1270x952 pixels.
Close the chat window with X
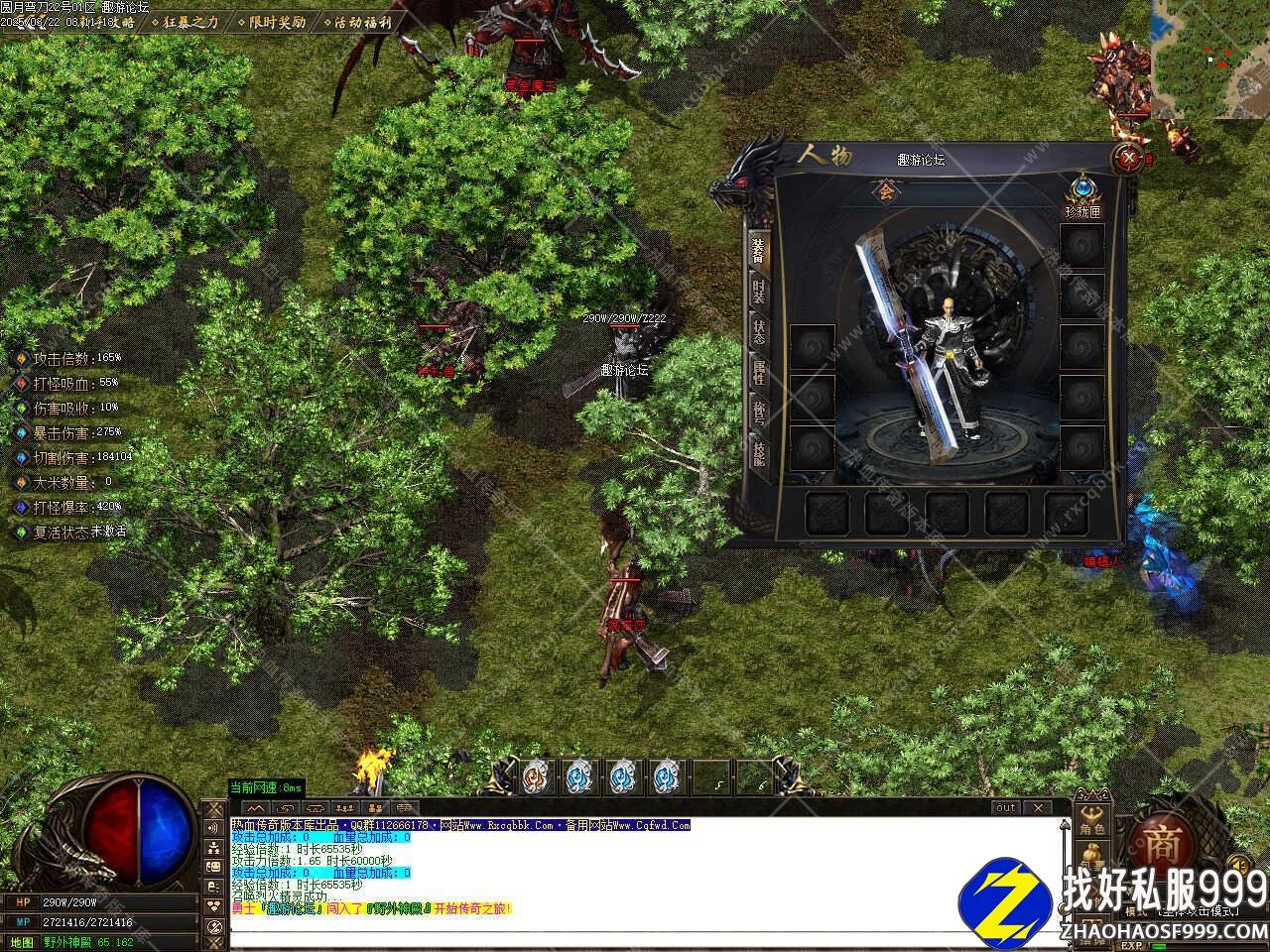1037,808
